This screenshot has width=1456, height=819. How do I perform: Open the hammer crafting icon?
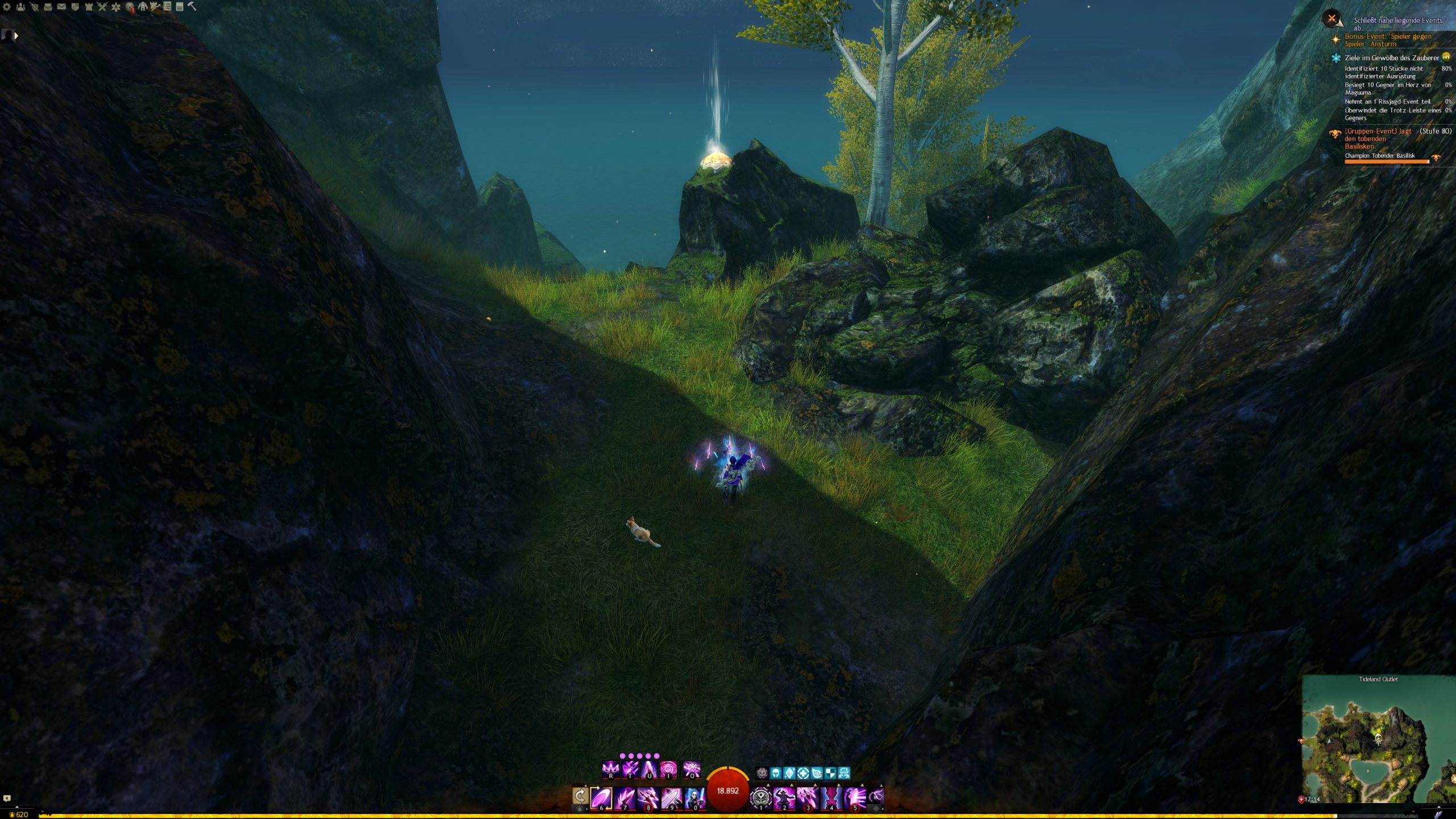(192, 7)
